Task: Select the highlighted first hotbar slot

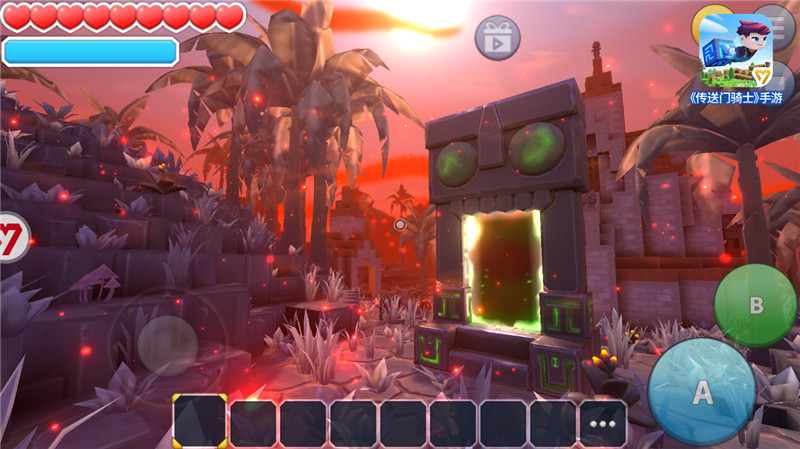Action: pos(200,421)
